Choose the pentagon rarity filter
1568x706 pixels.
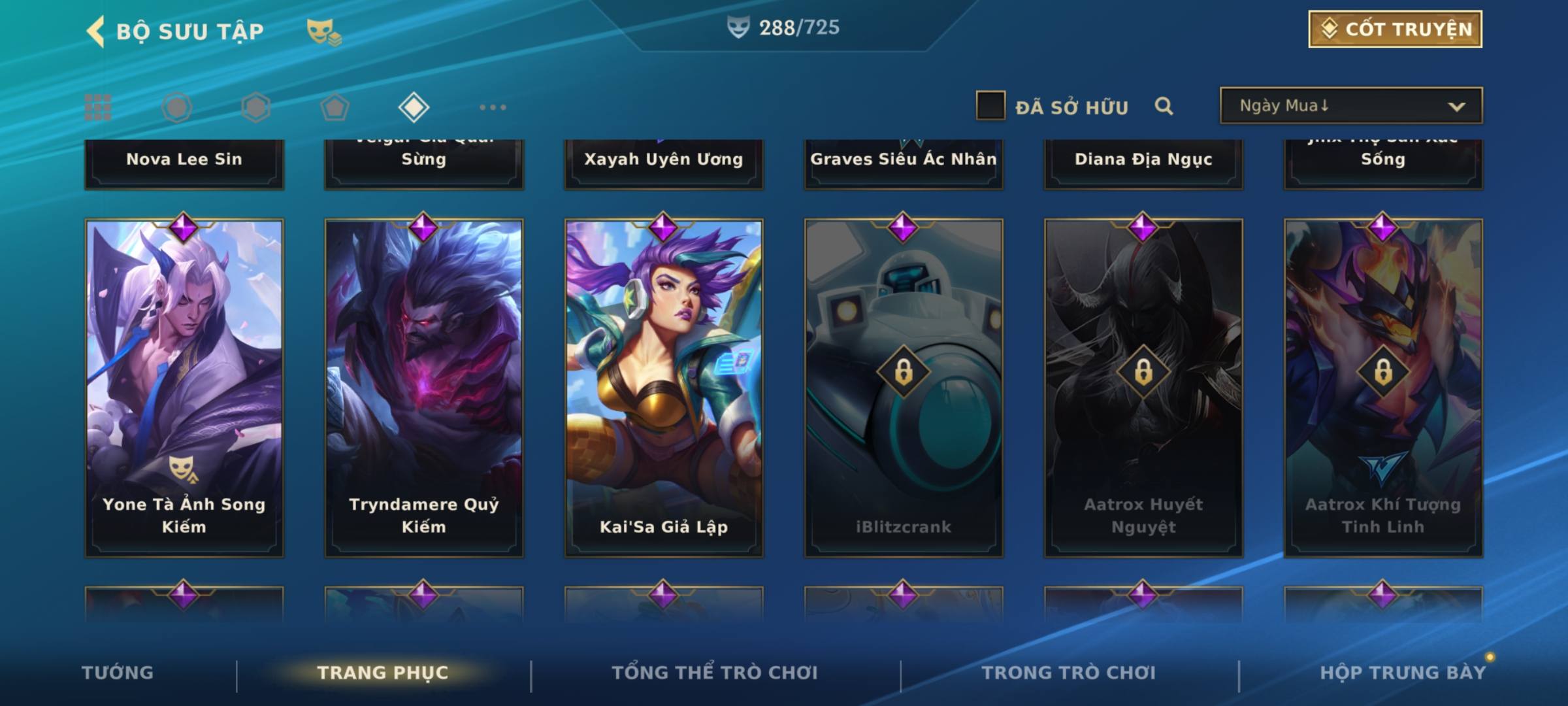[335, 107]
